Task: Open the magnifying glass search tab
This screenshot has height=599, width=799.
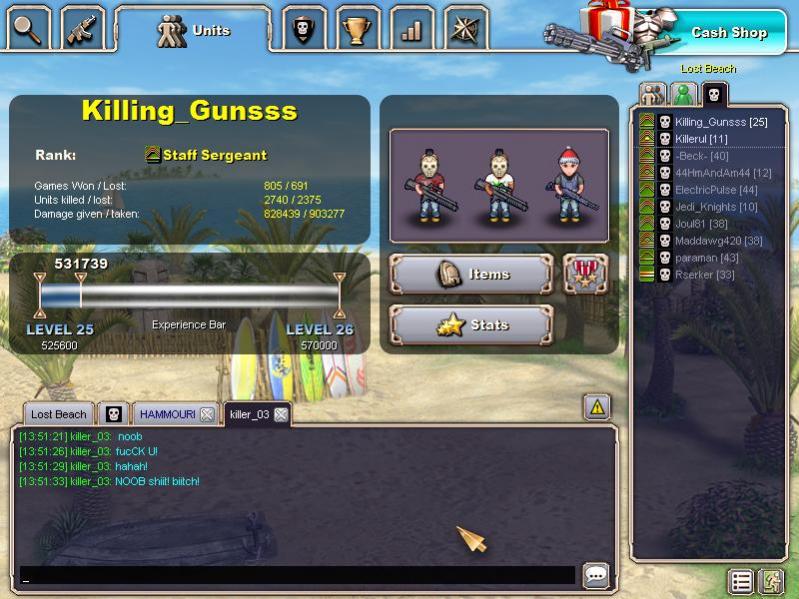Action: click(x=29, y=29)
